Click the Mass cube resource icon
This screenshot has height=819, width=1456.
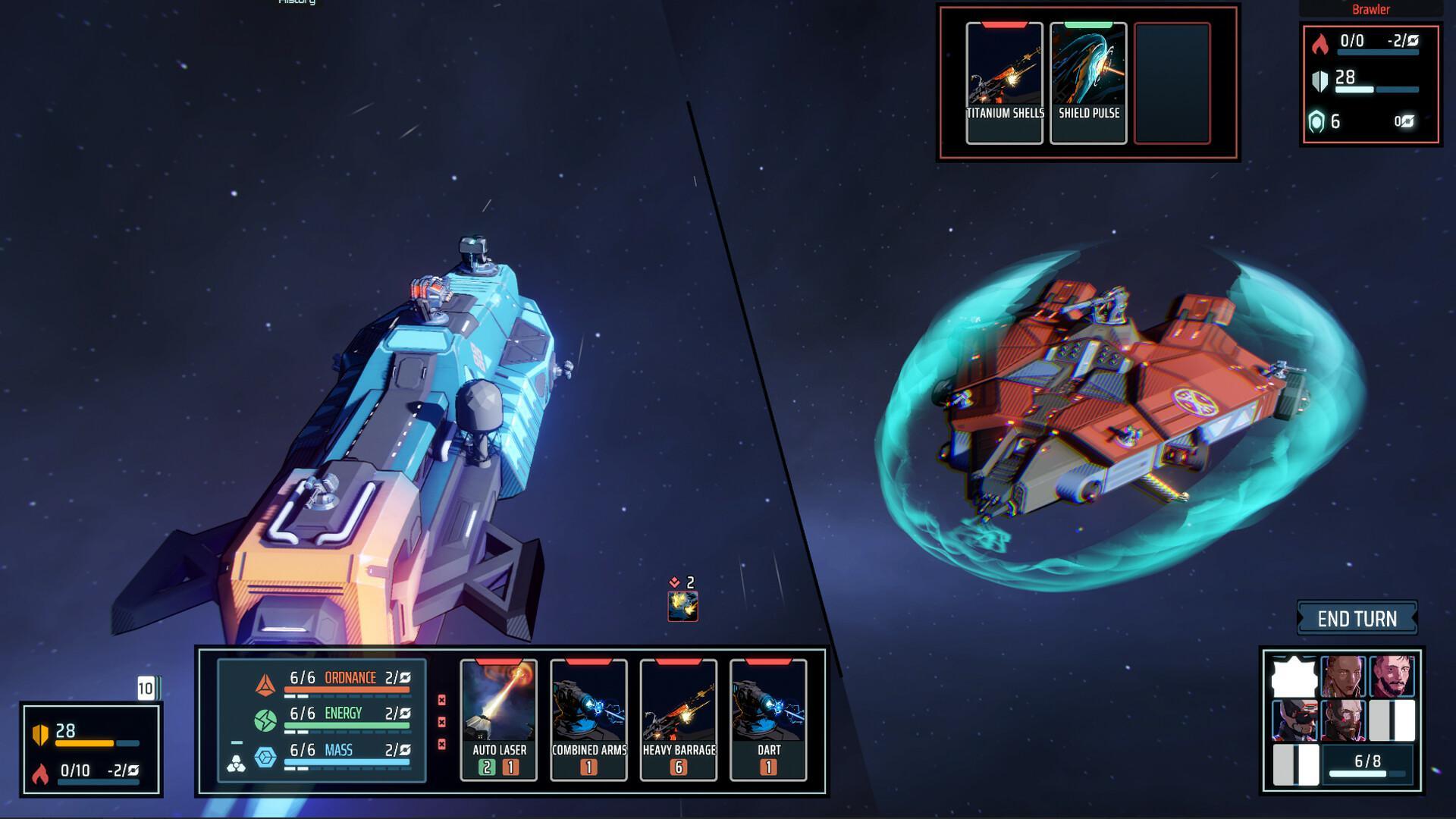[265, 756]
